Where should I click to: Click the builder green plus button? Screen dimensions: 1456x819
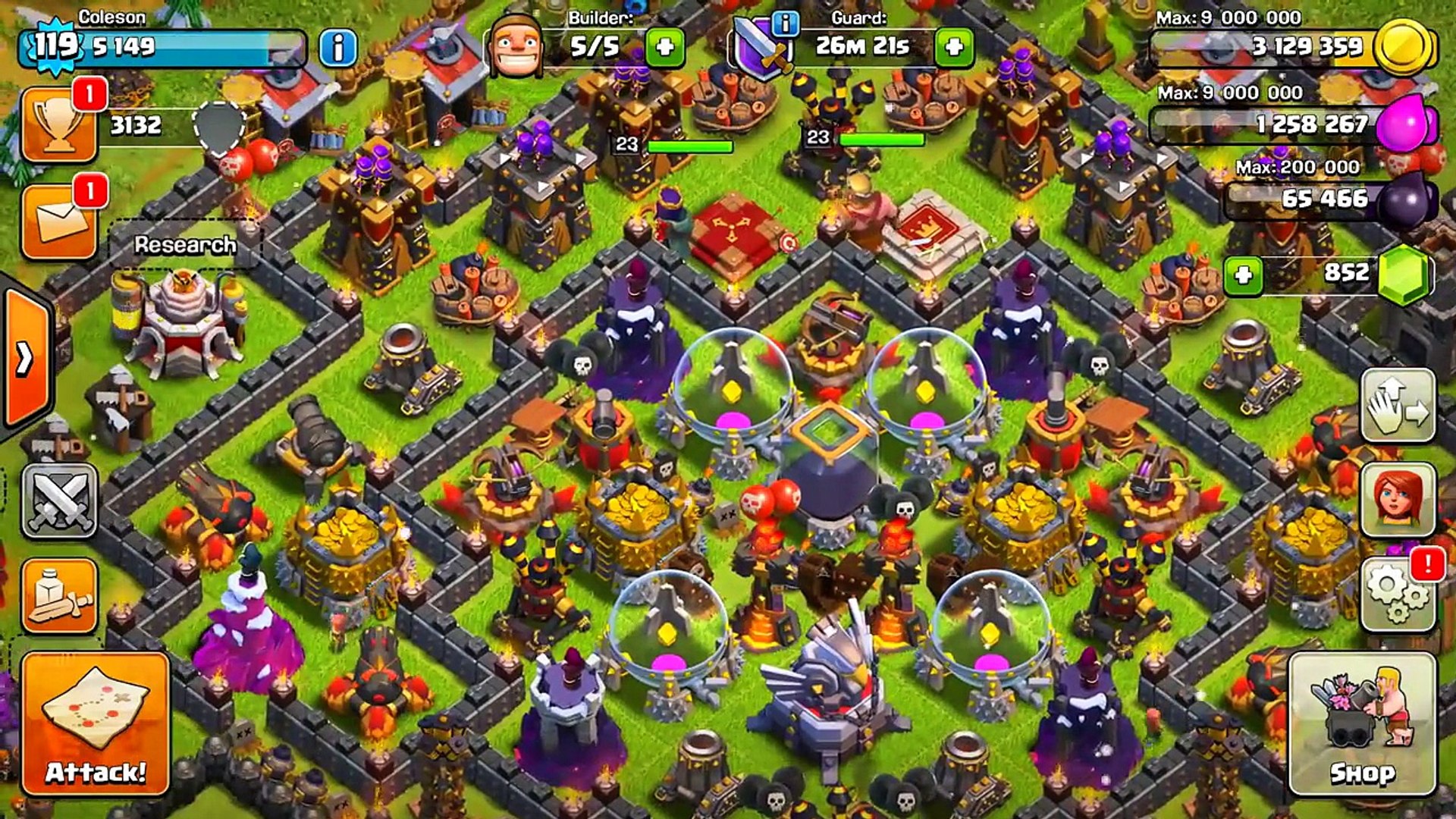click(x=665, y=47)
